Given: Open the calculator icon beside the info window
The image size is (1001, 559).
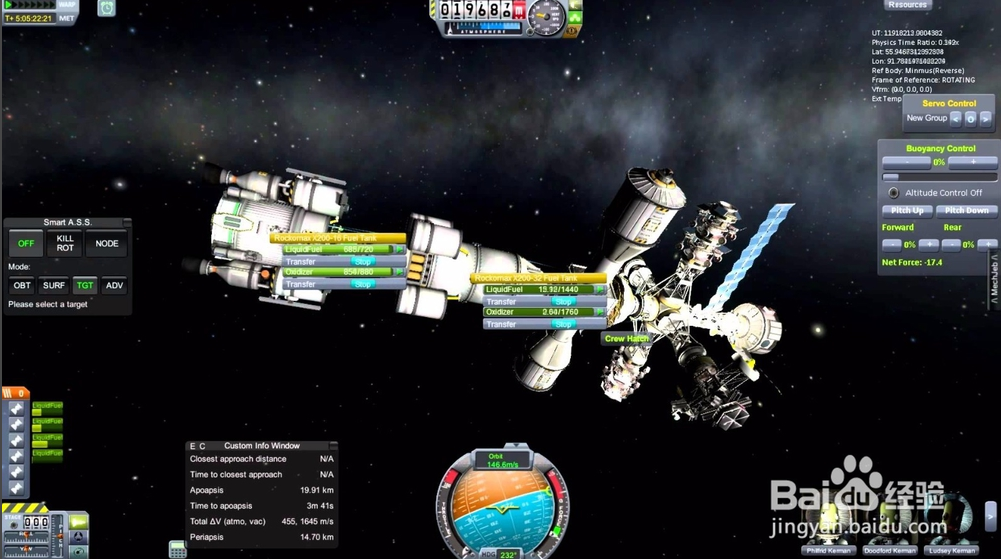Looking at the screenshot, I should (x=177, y=547).
